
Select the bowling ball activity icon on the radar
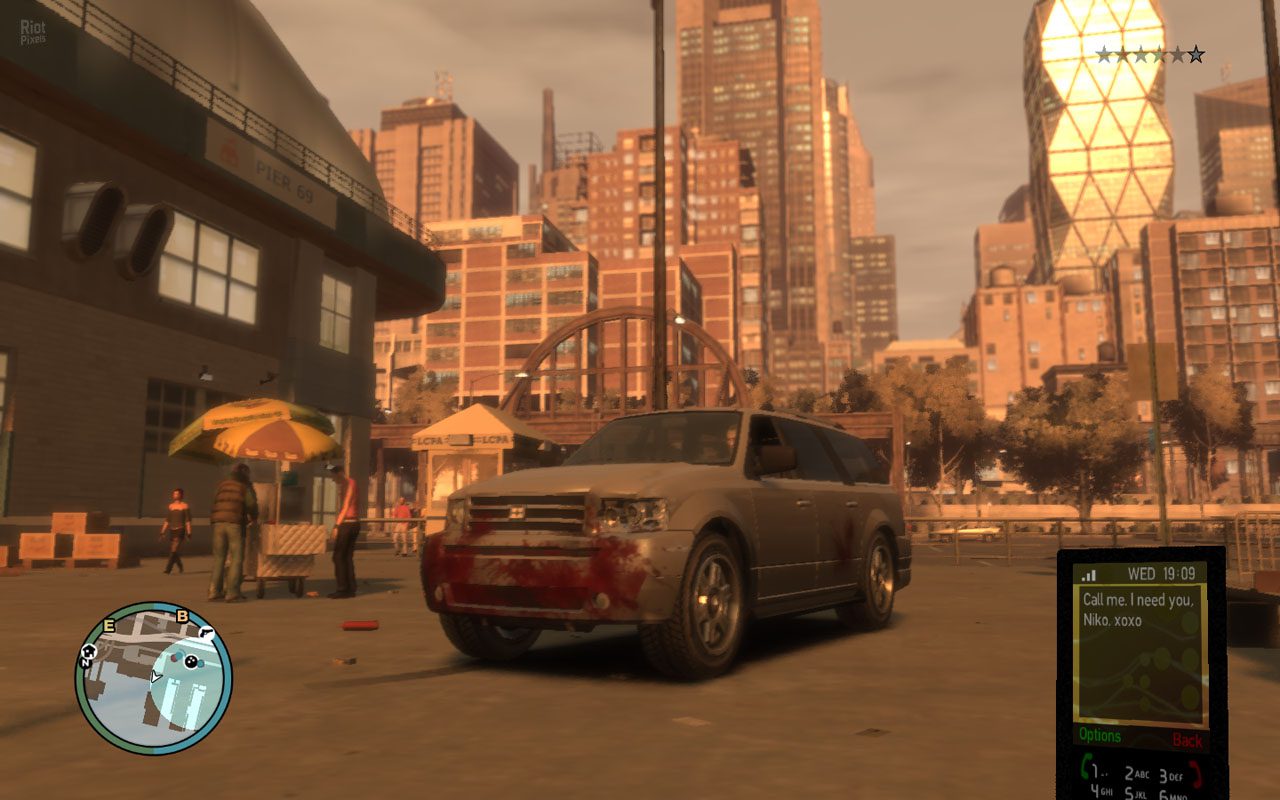tap(191, 661)
